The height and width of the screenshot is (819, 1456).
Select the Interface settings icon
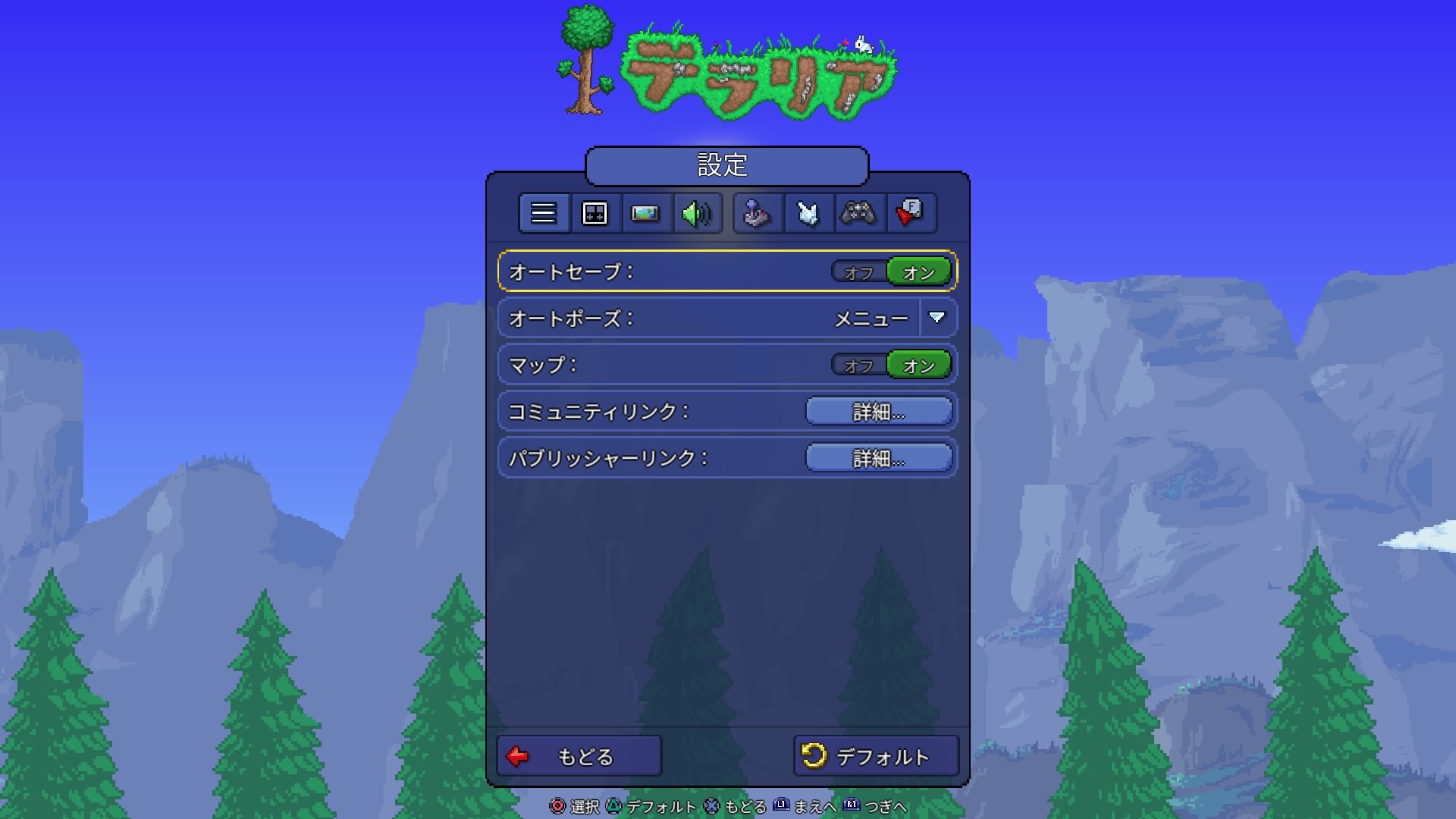pyautogui.click(x=595, y=213)
